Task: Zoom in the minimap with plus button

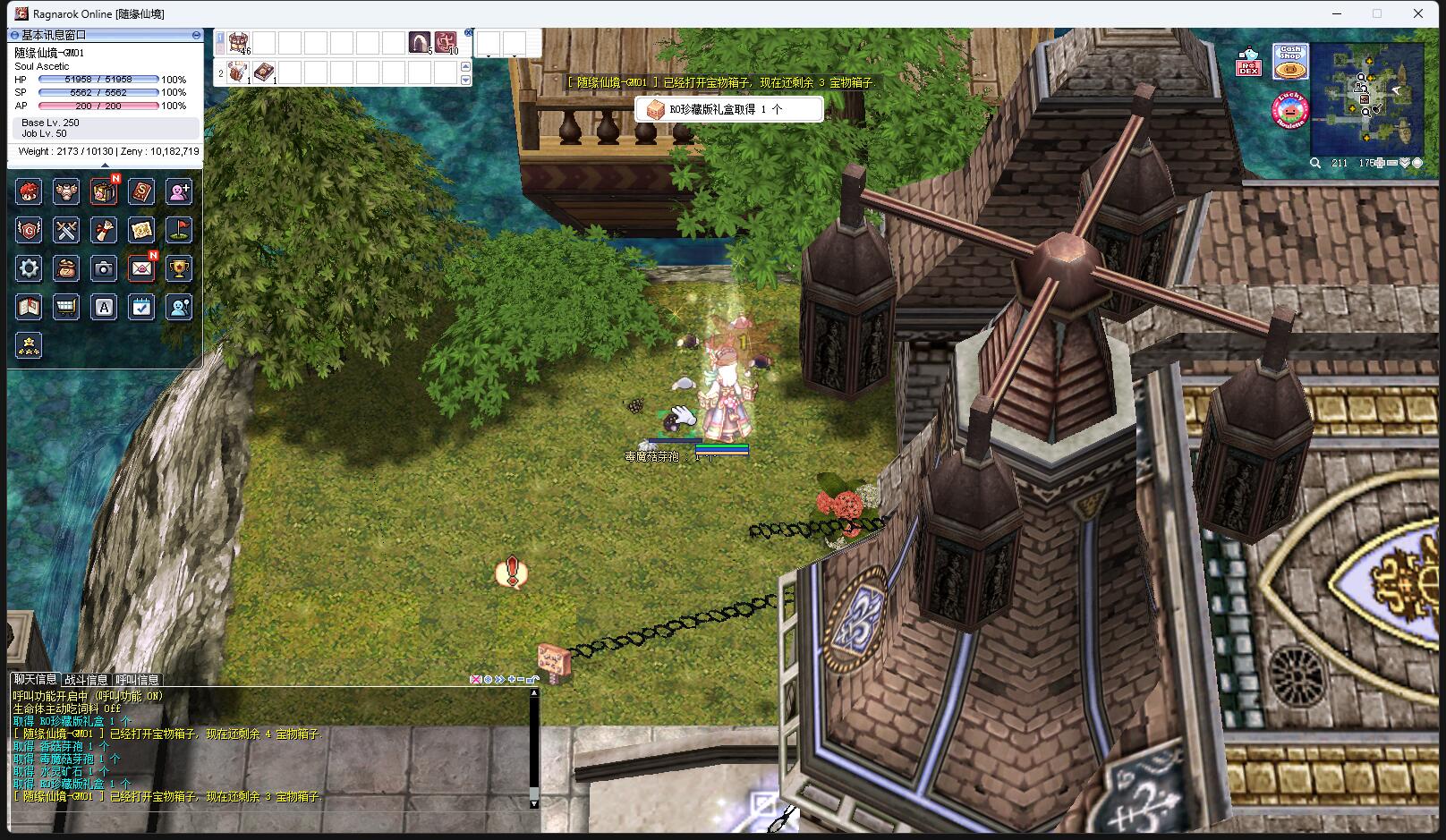Action: (x=1381, y=163)
